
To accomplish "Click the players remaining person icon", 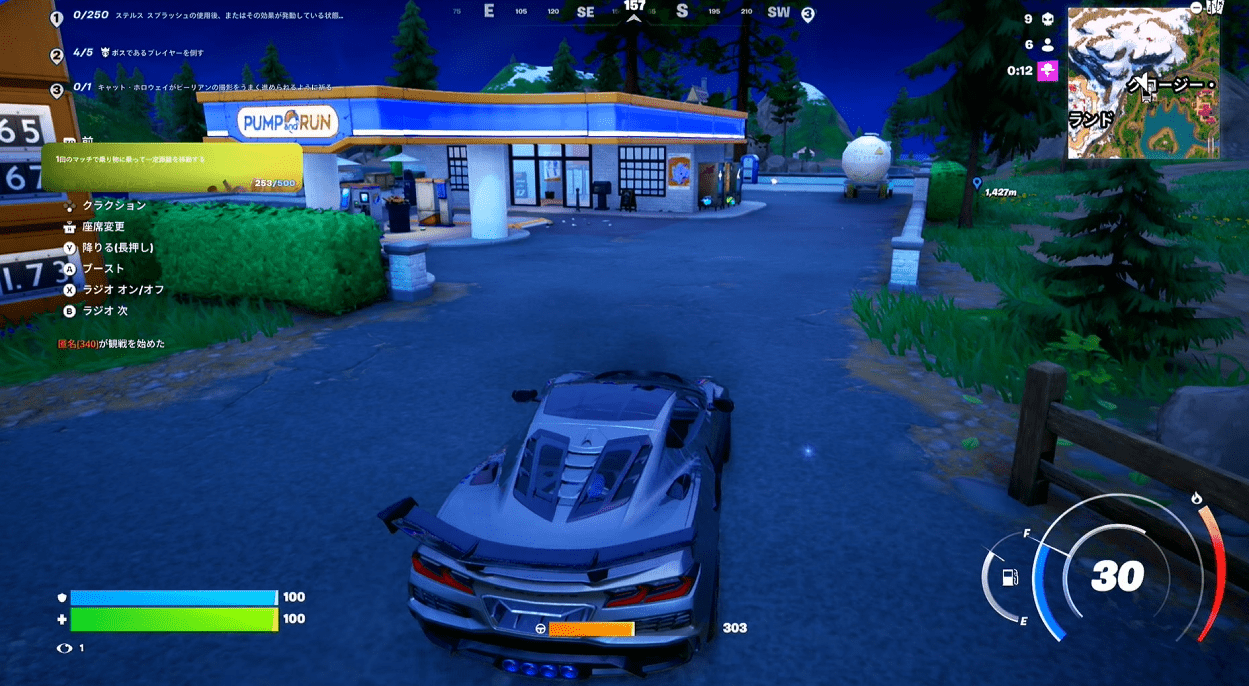I will (x=1047, y=45).
